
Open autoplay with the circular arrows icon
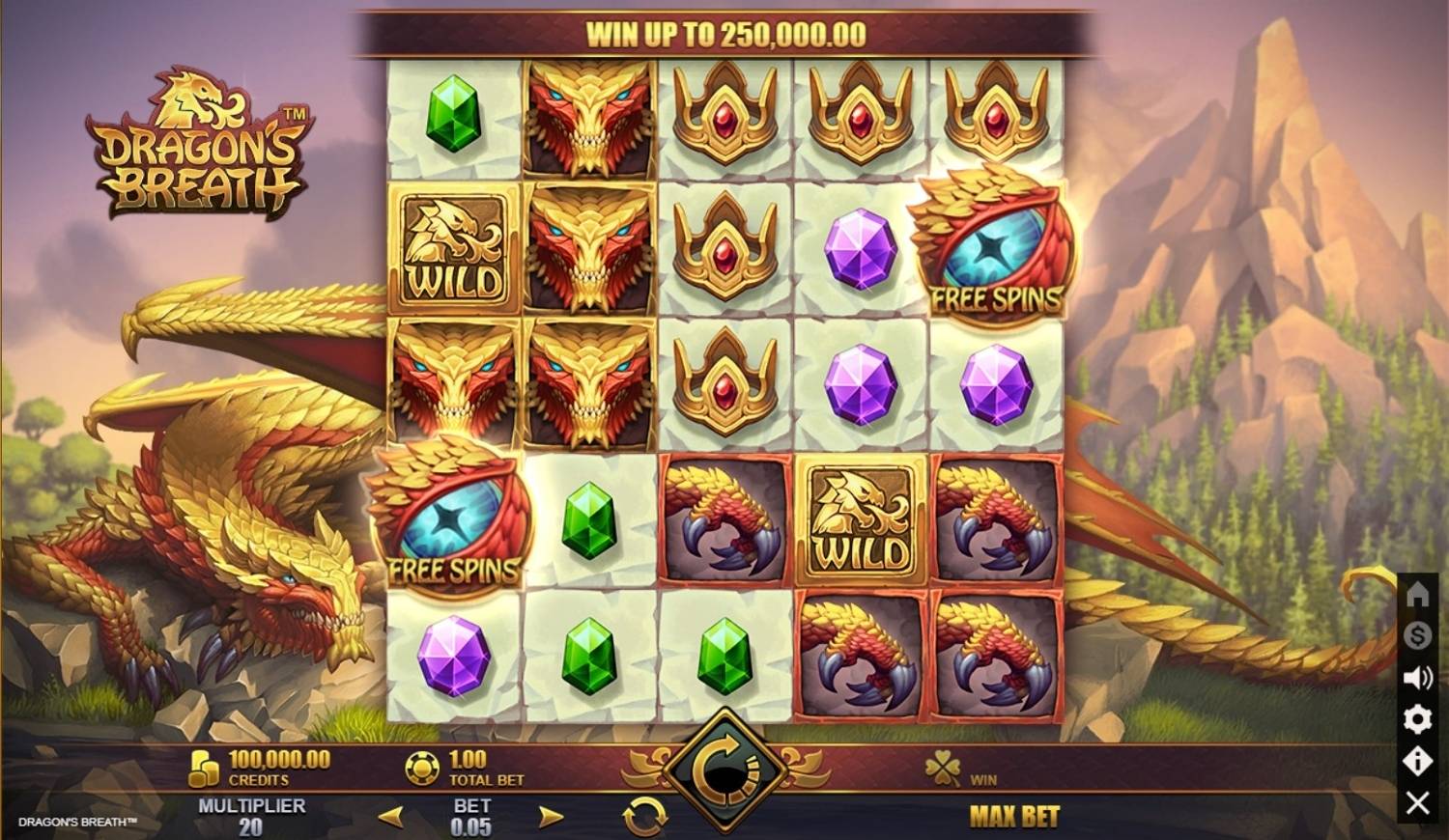coord(644,817)
